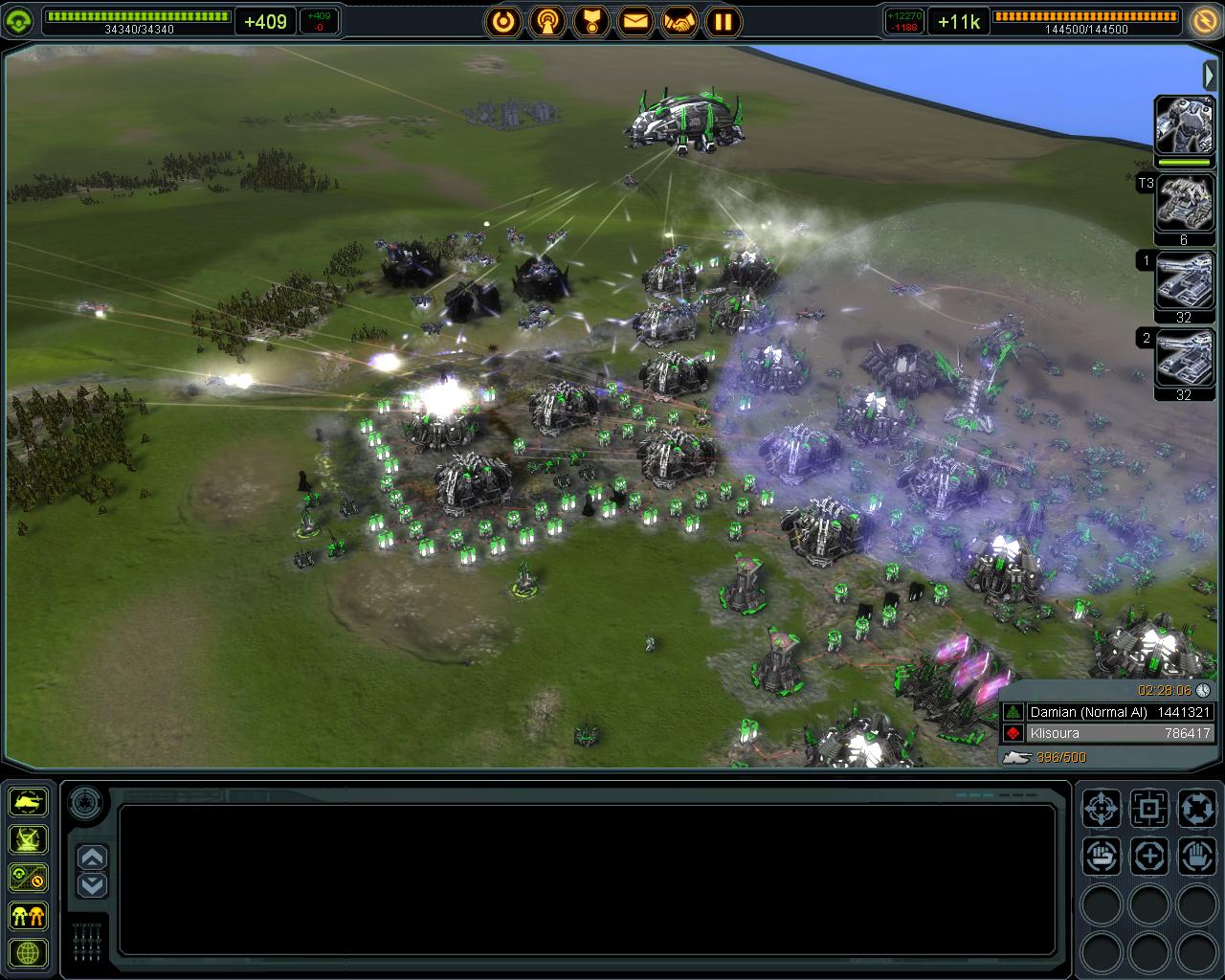Toggle the globe map options button
Screen dimensions: 1225x980
point(29,953)
